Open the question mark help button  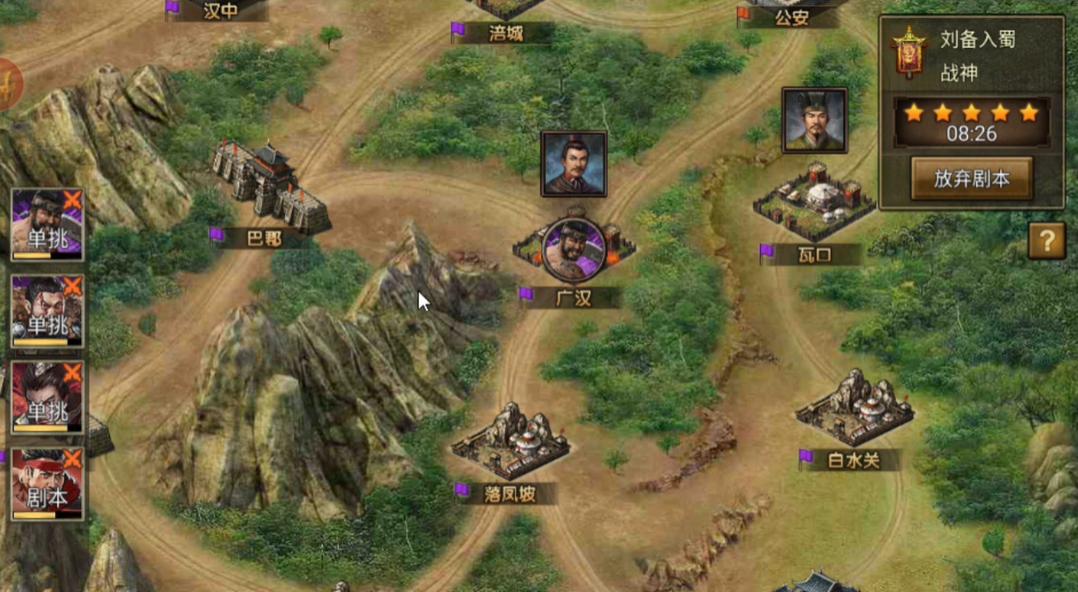click(1046, 241)
